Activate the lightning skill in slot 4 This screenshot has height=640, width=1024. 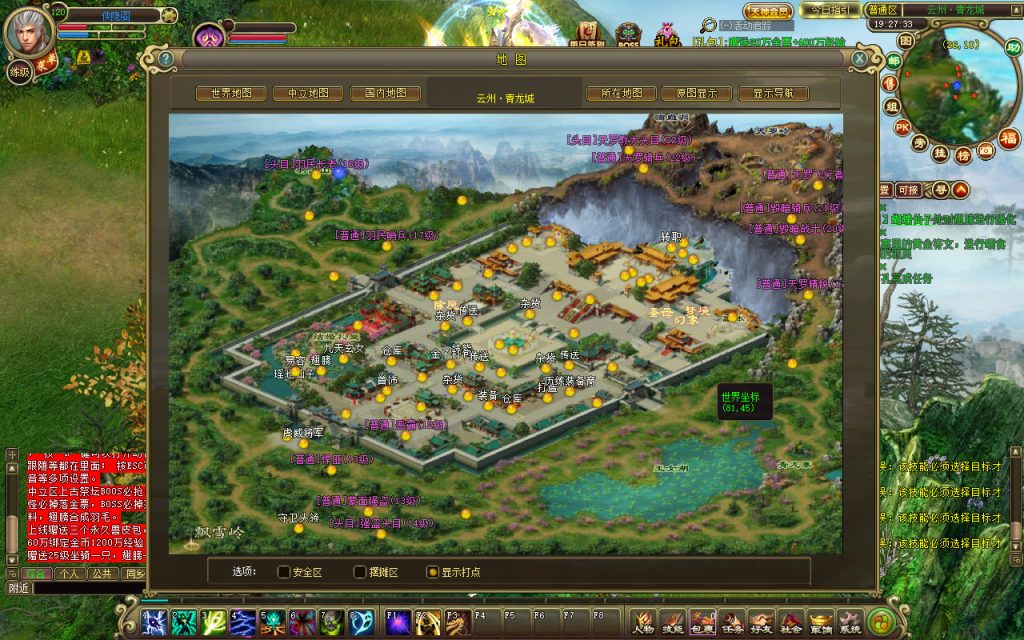pos(243,622)
